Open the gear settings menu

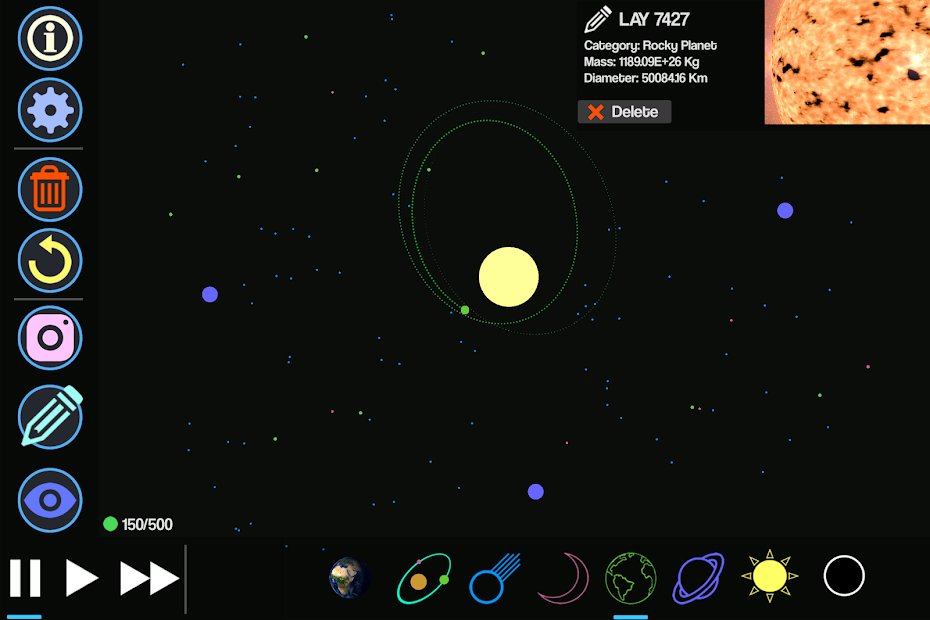pyautogui.click(x=49, y=110)
